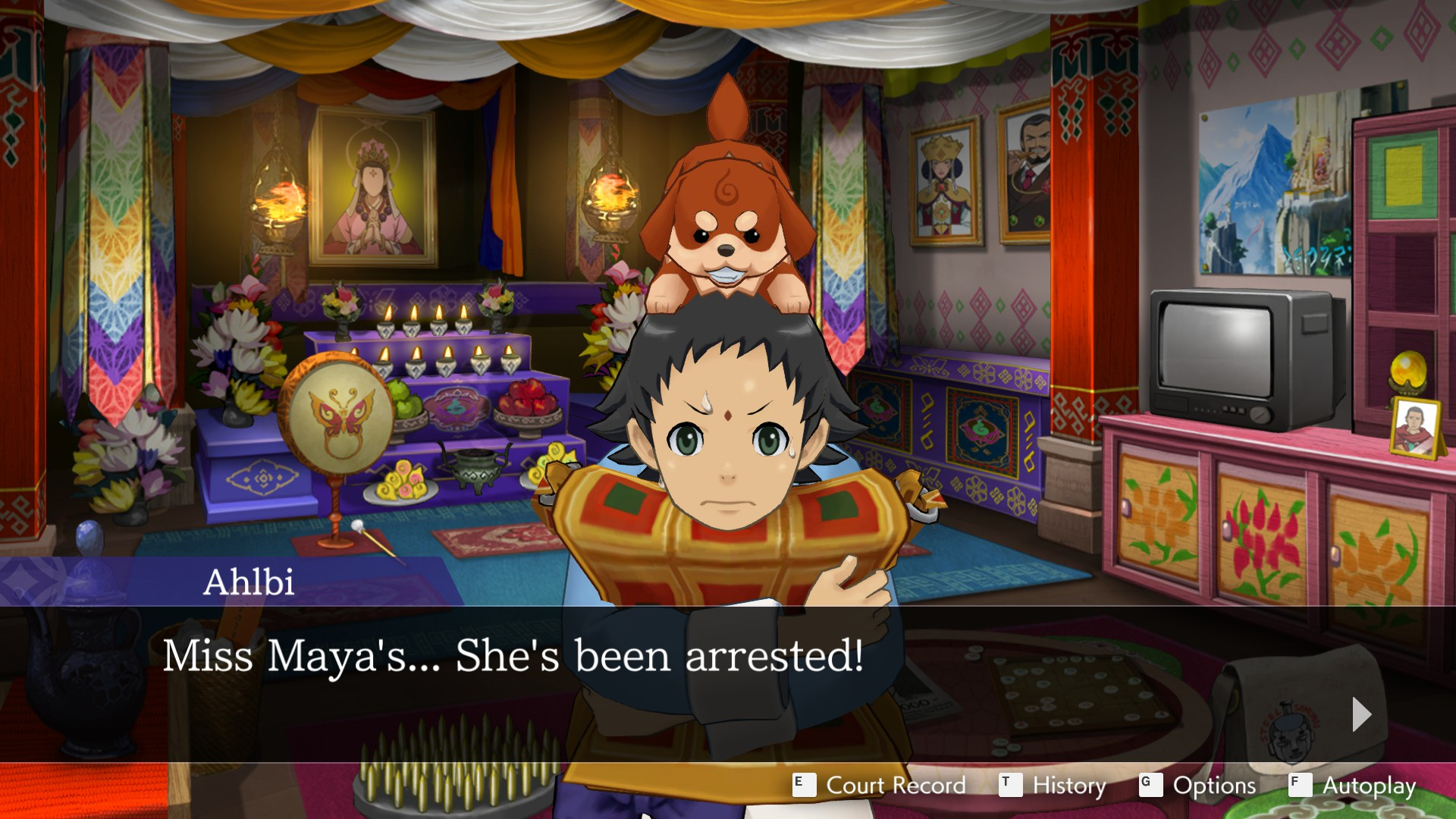Show the dialogue History log

(1053, 786)
